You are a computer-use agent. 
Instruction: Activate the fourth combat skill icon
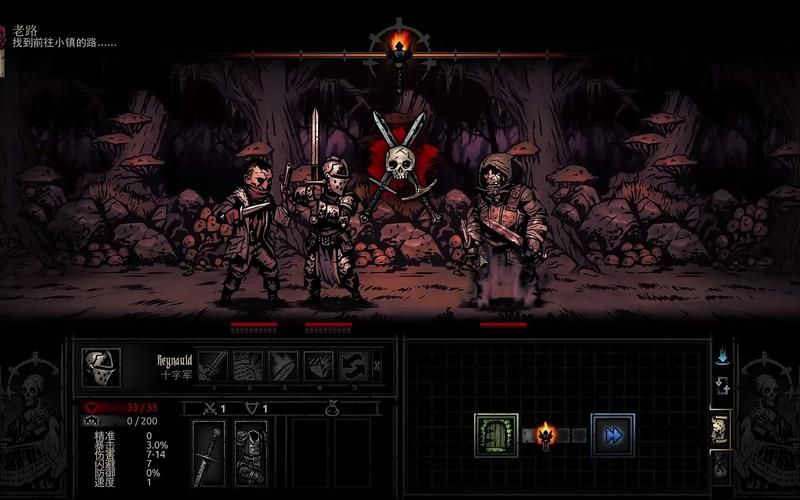pyautogui.click(x=318, y=366)
